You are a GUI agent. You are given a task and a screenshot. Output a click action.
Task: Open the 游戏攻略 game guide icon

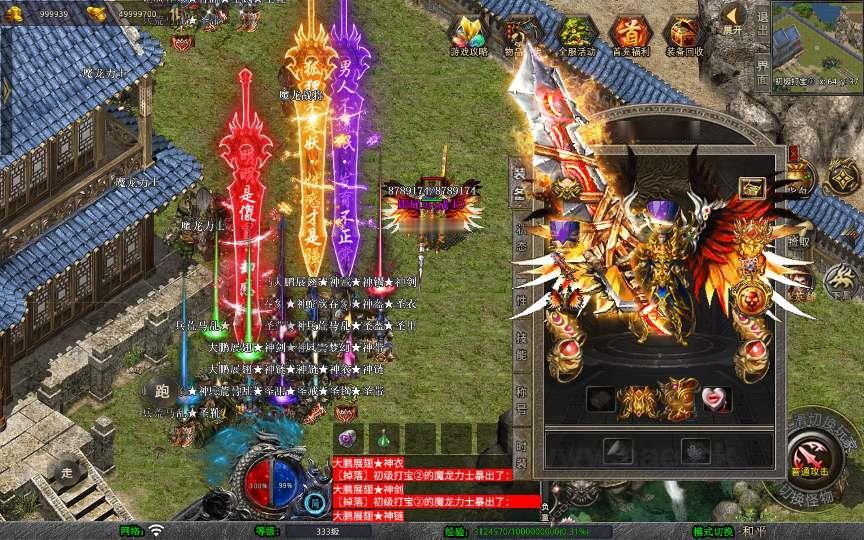469,35
